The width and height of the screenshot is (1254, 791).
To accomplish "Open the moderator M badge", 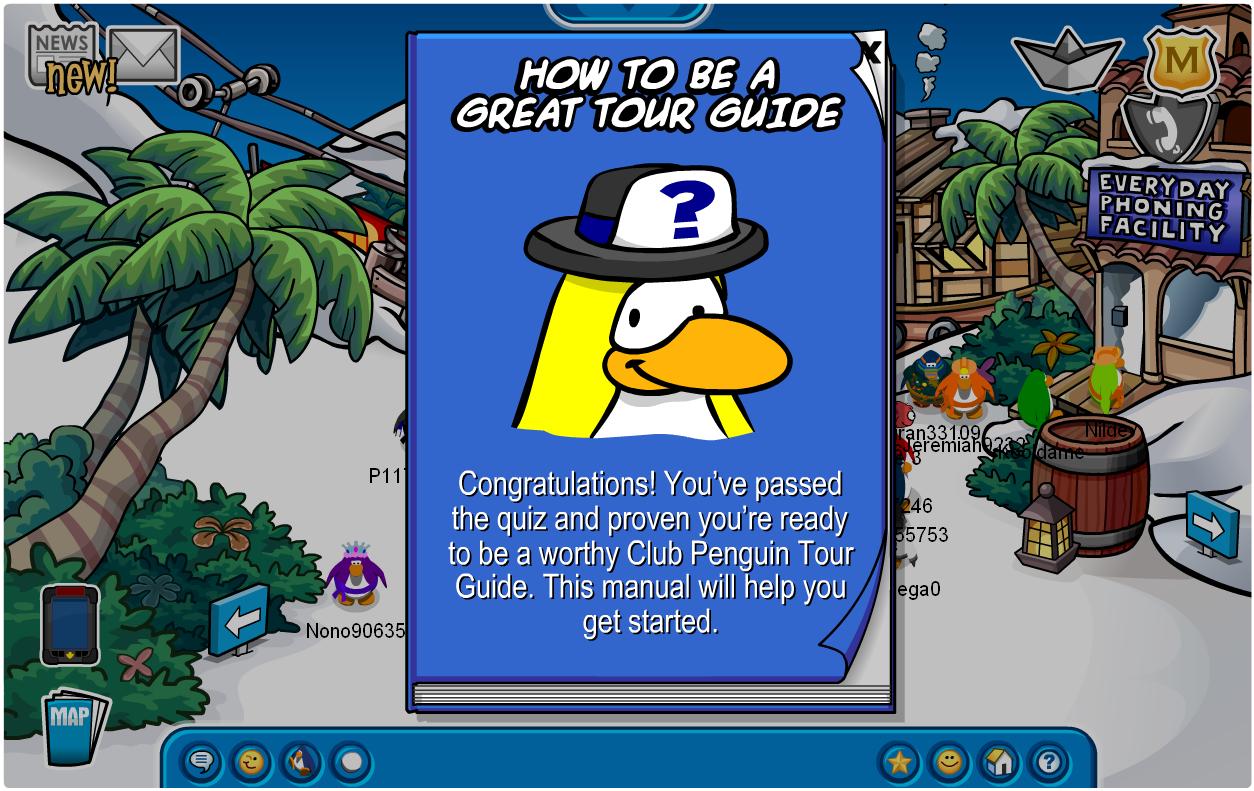I will click(1181, 61).
